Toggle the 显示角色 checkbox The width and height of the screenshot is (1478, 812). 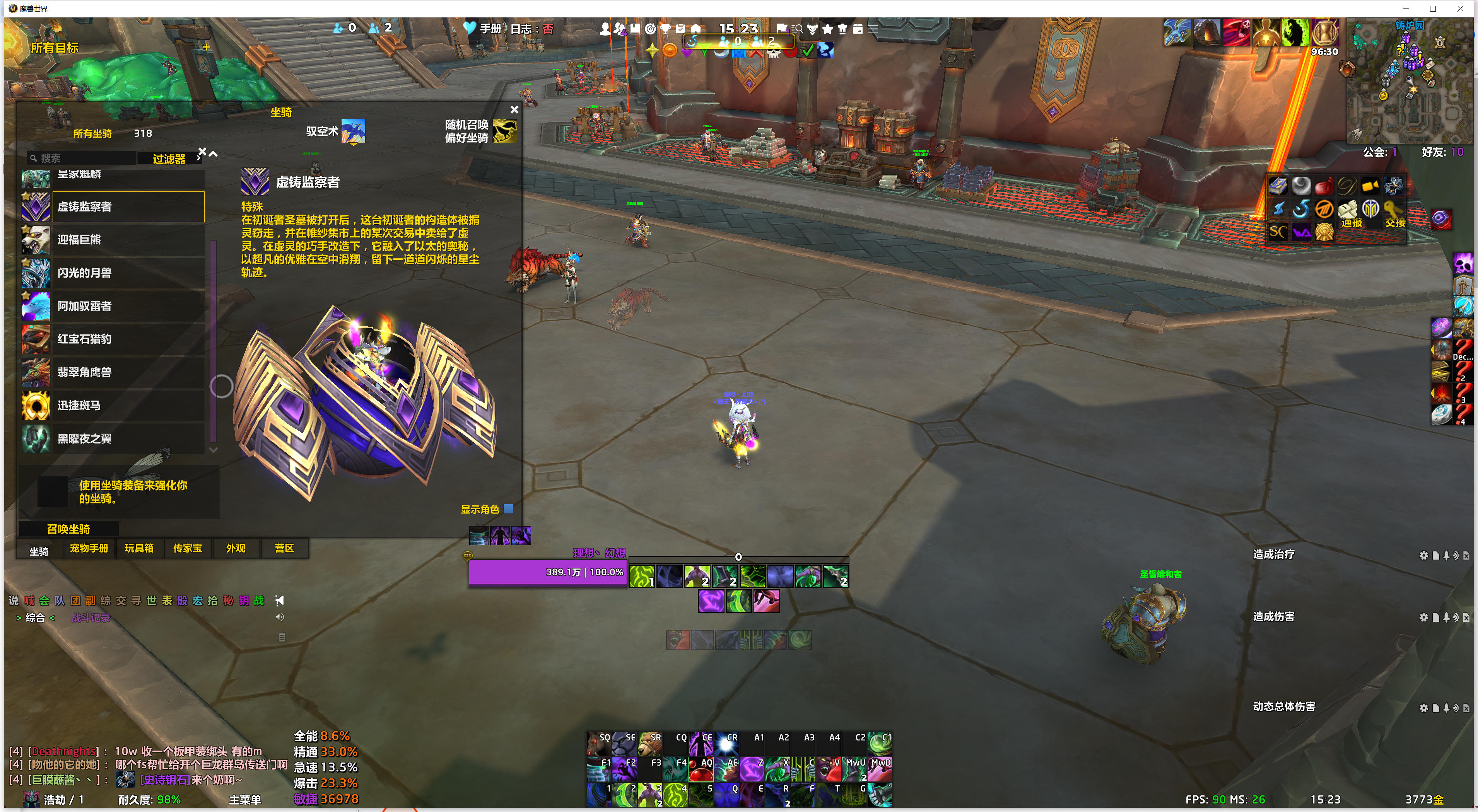[x=508, y=509]
